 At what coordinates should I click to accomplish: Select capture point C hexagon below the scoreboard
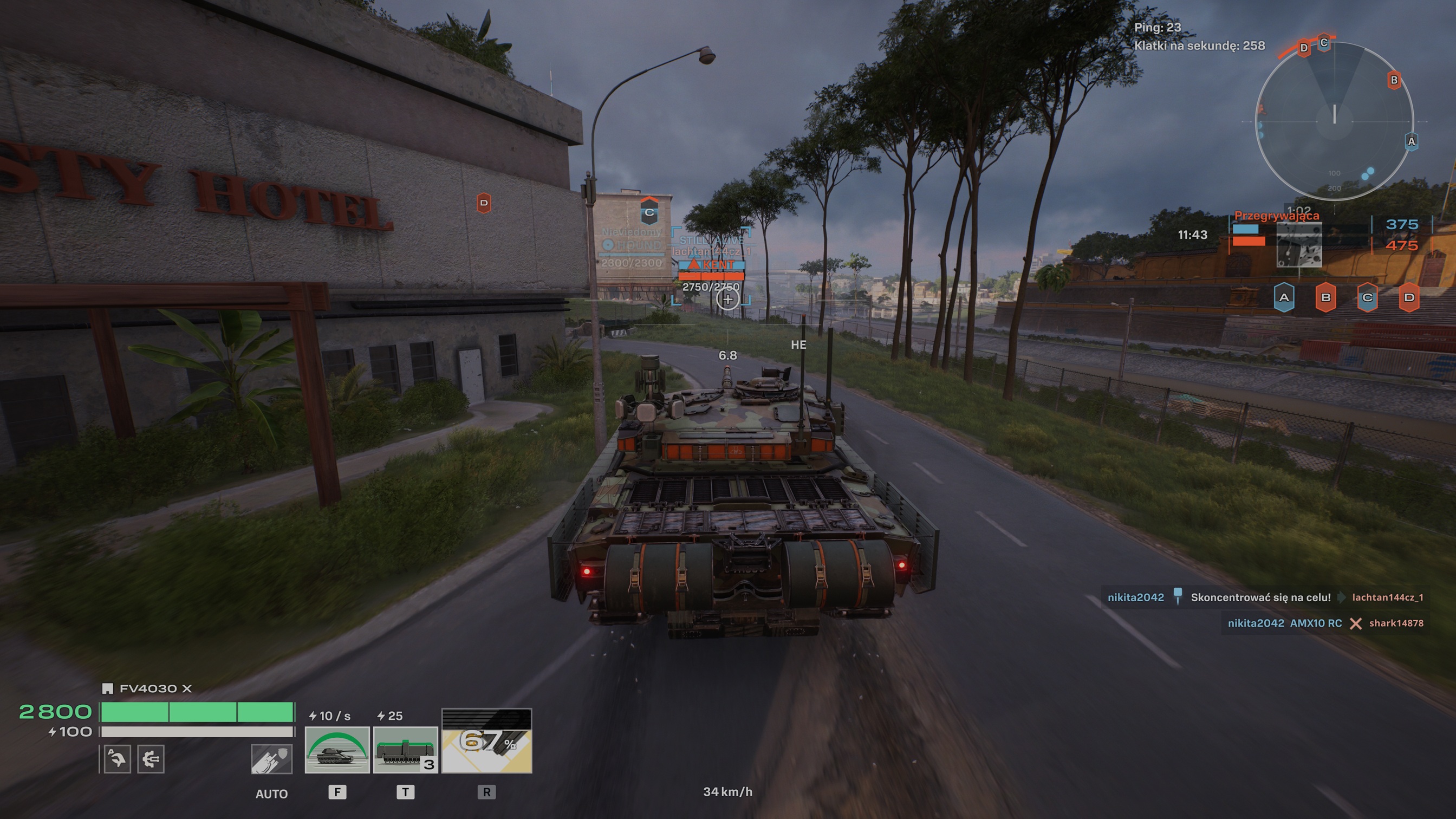pyautogui.click(x=1367, y=297)
